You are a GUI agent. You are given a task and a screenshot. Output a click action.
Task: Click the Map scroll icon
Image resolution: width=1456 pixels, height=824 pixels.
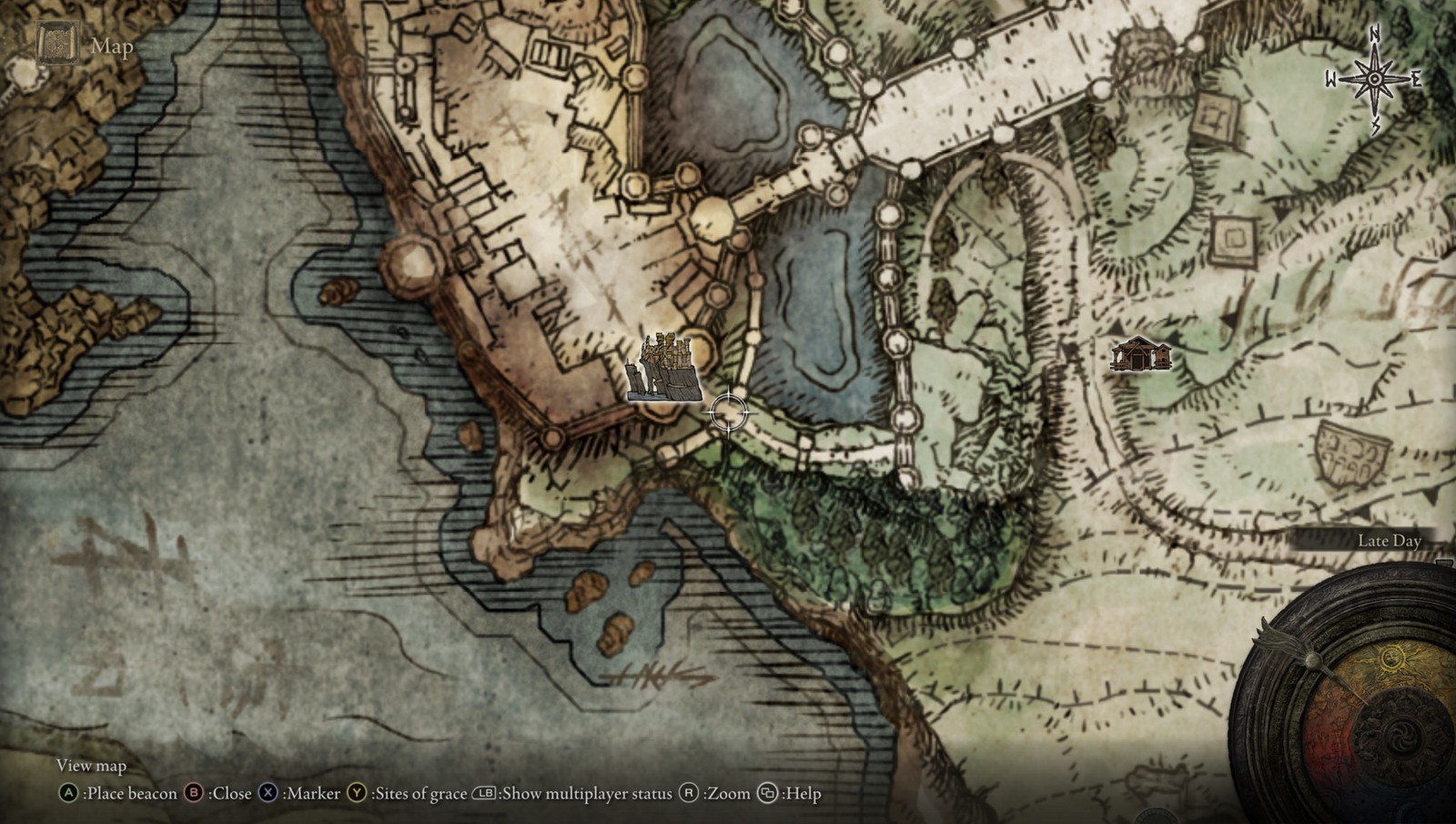coord(58,44)
